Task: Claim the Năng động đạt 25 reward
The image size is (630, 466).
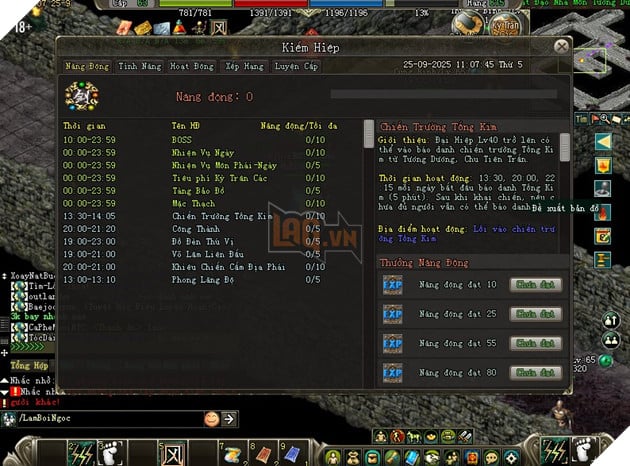Action: 536,315
